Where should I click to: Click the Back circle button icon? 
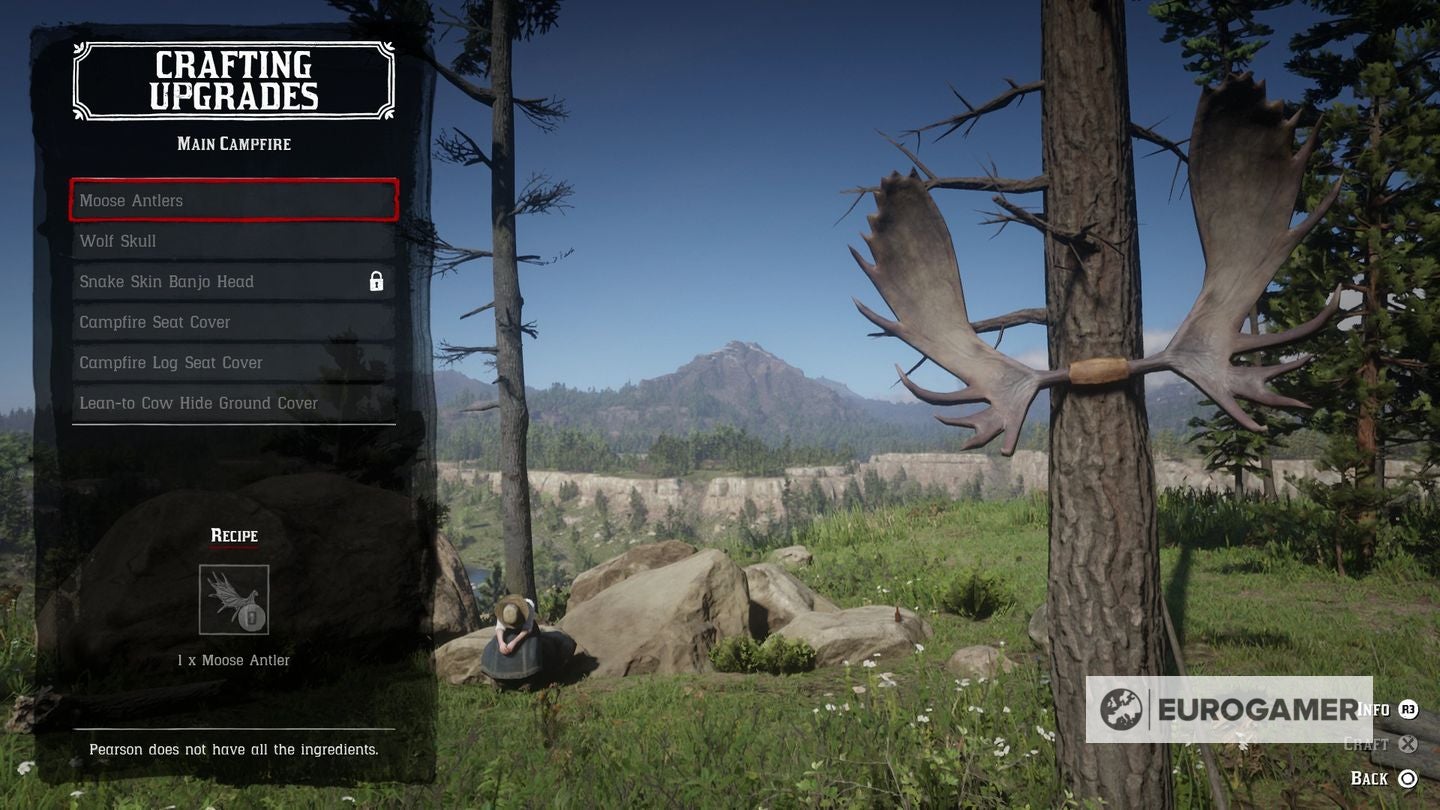[x=1408, y=778]
